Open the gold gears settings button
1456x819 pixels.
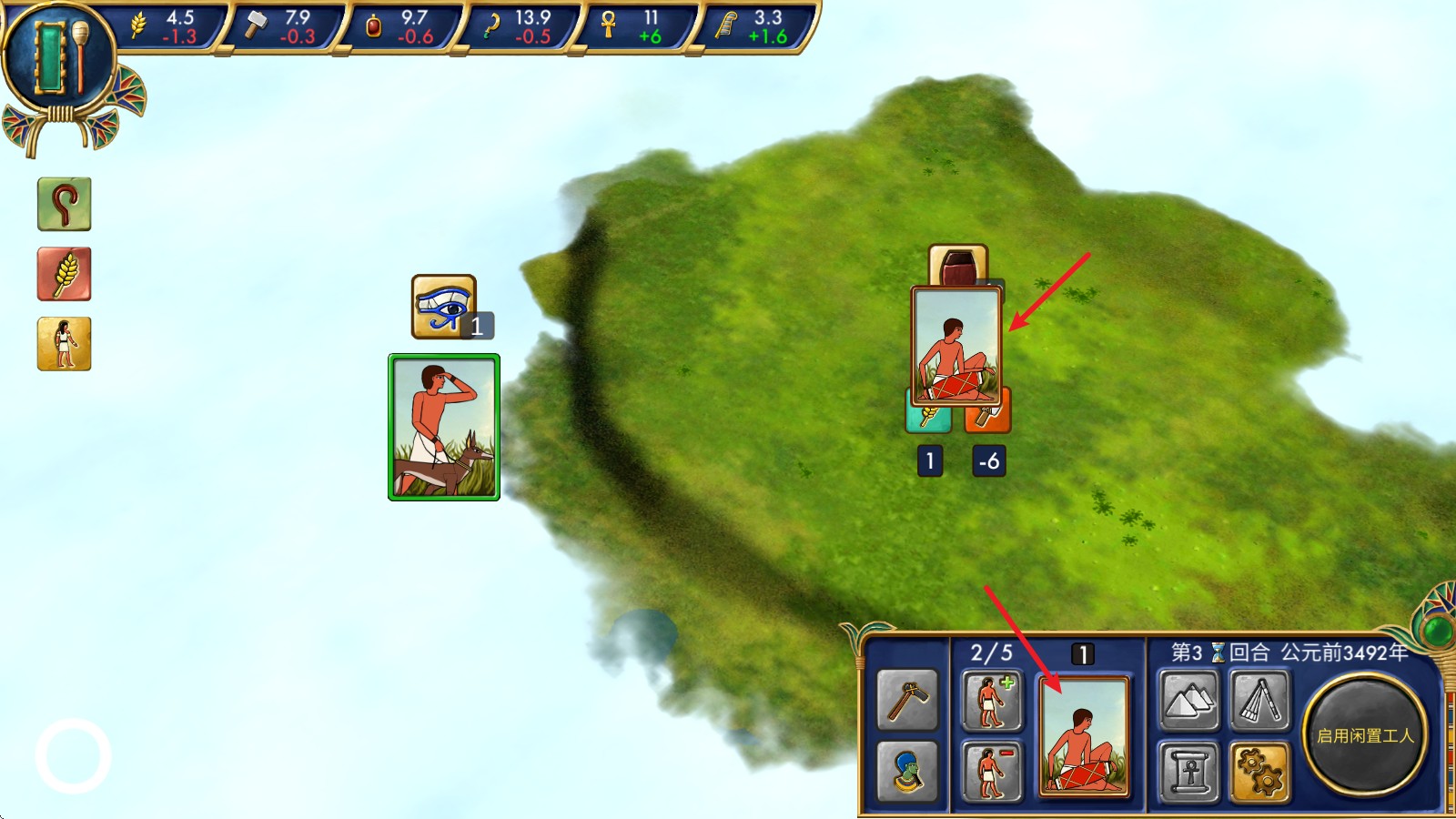[x=1260, y=772]
